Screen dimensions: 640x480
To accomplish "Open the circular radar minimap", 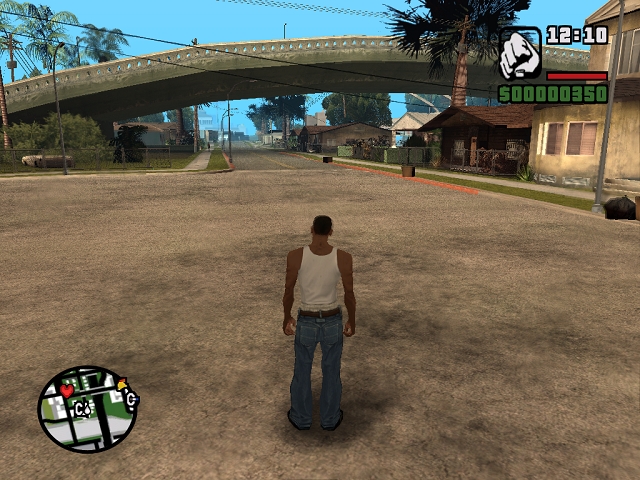I will tap(88, 408).
